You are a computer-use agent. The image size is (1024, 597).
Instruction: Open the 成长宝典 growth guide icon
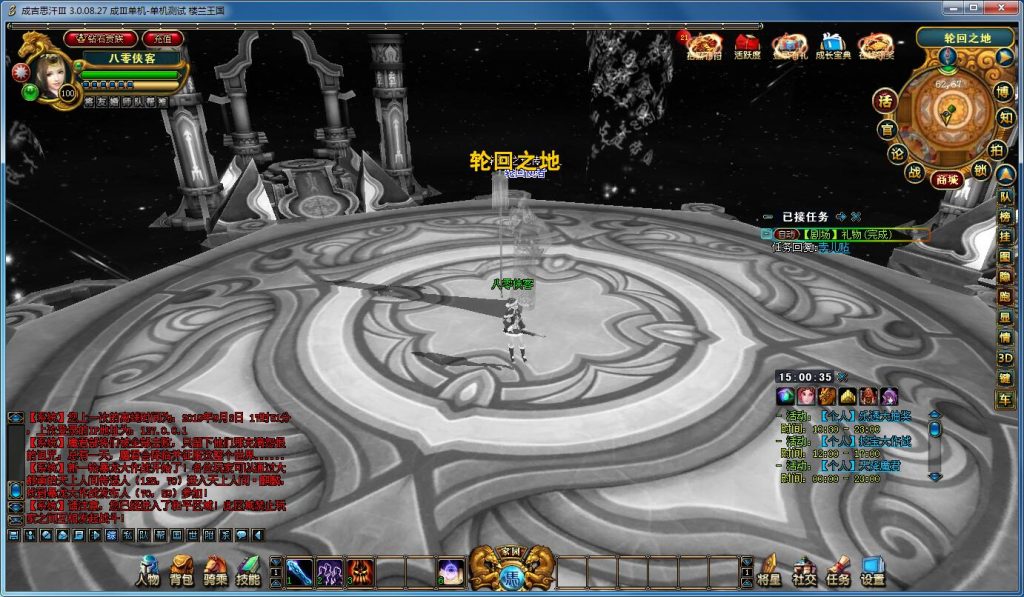pos(832,46)
